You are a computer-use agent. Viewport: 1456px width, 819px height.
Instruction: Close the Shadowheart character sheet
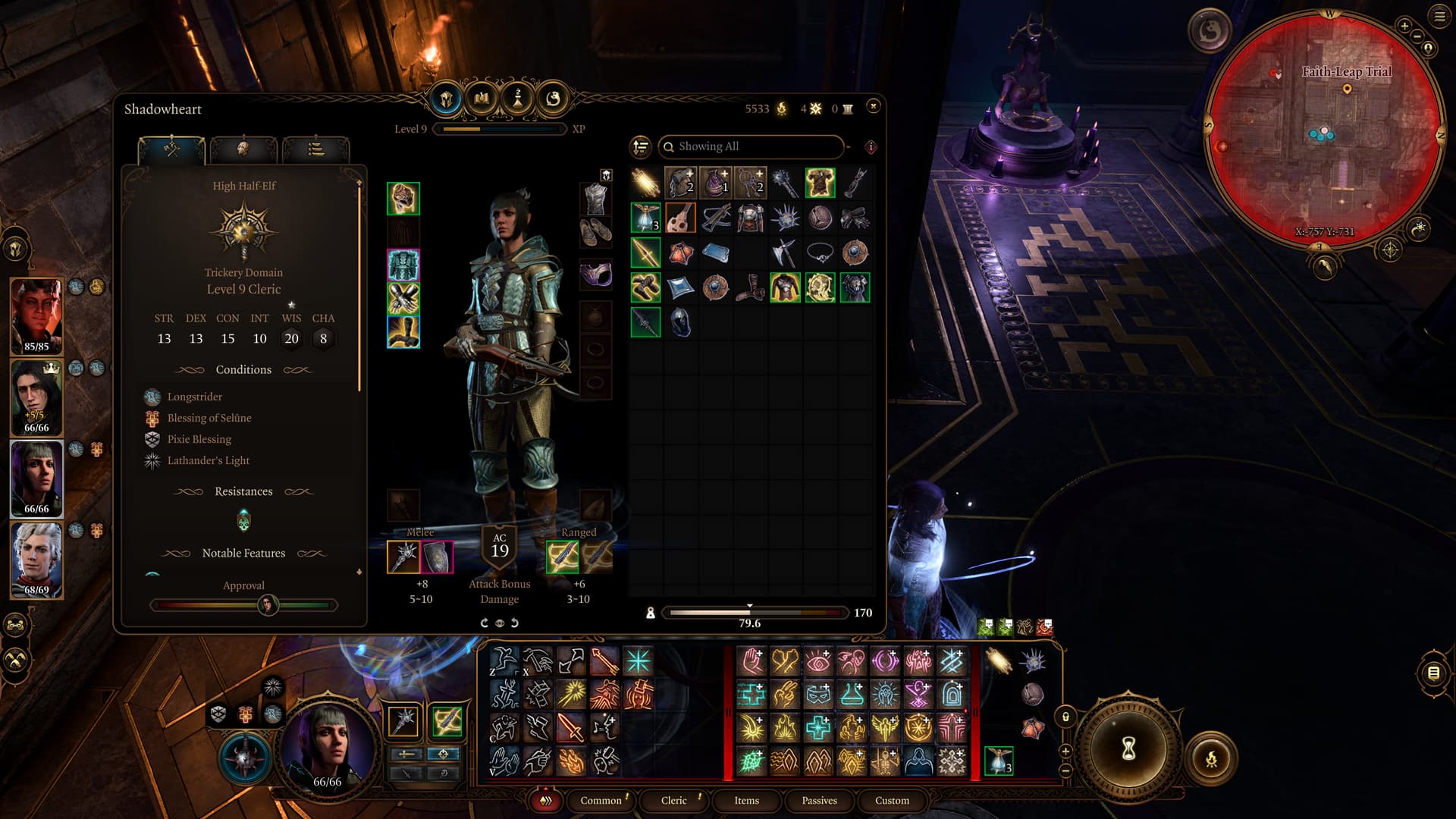click(x=873, y=106)
